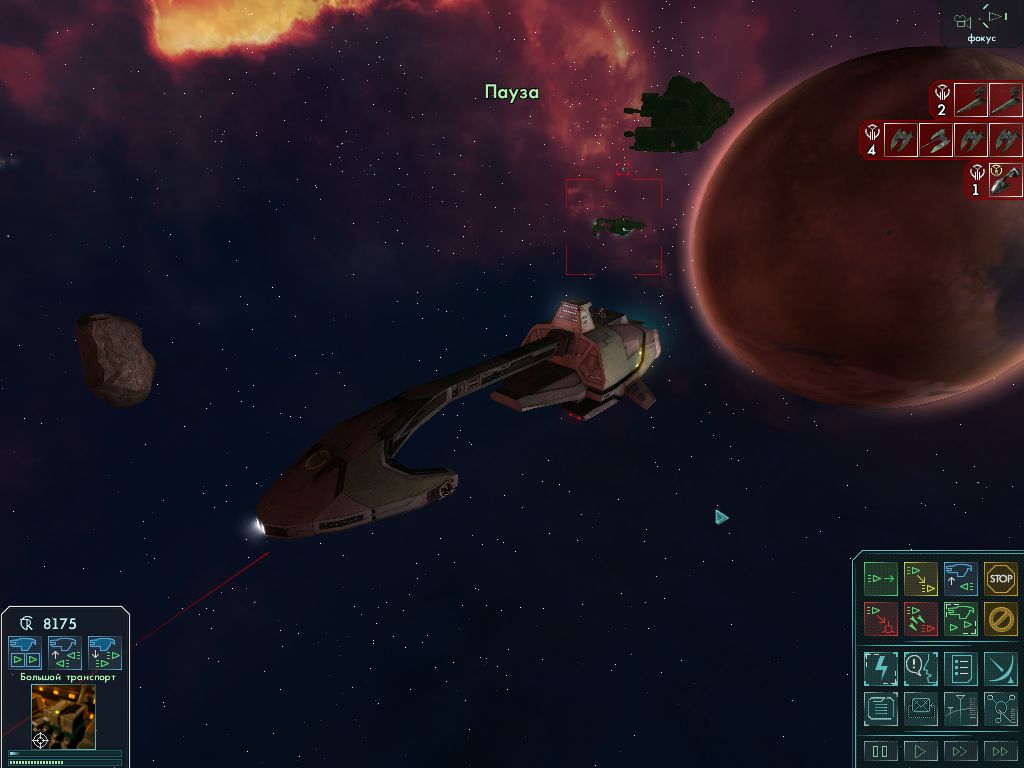
Task: Set game speed to fastest forward
Action: pyautogui.click(x=1000, y=751)
